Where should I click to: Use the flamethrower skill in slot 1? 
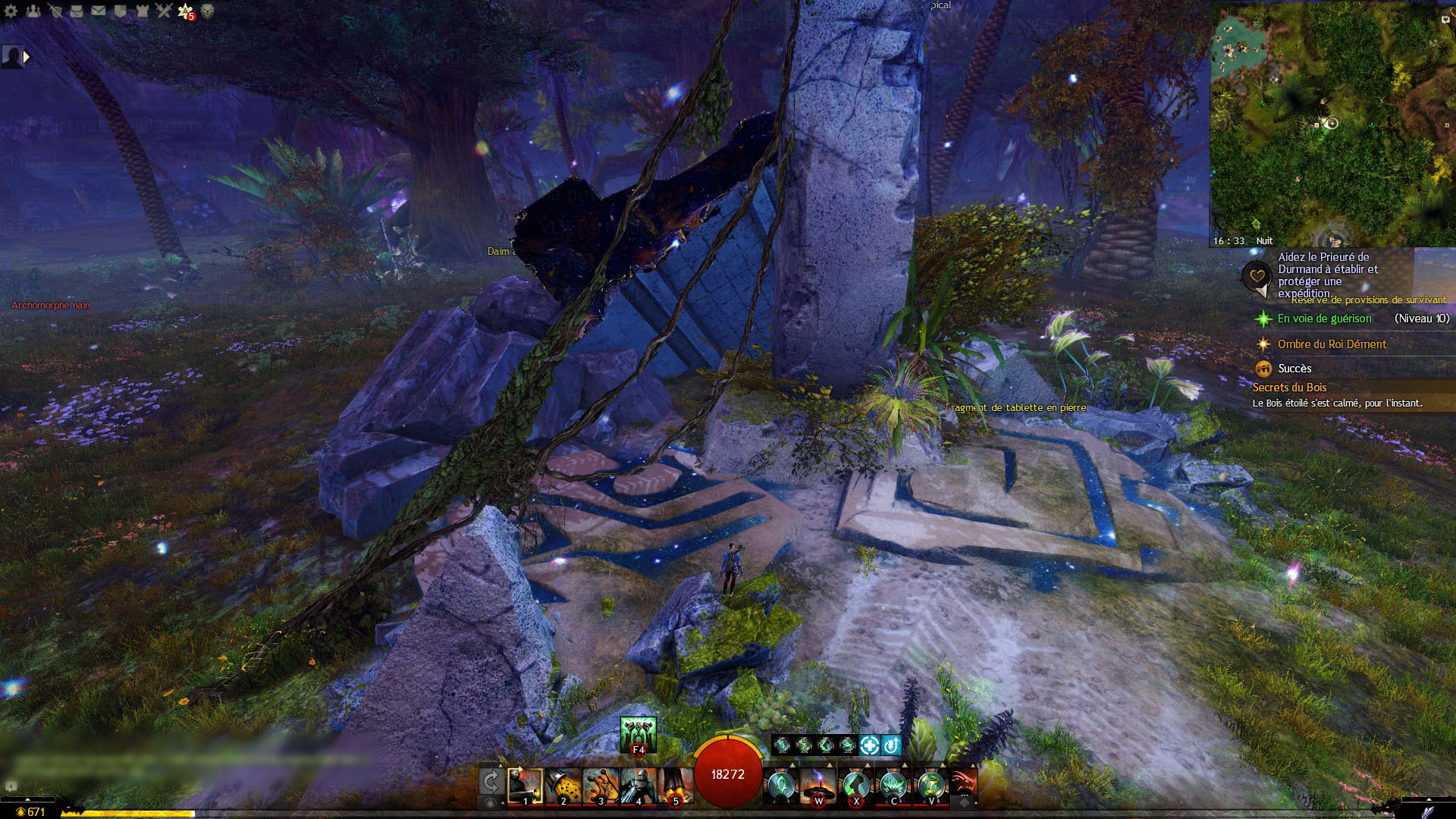(525, 785)
